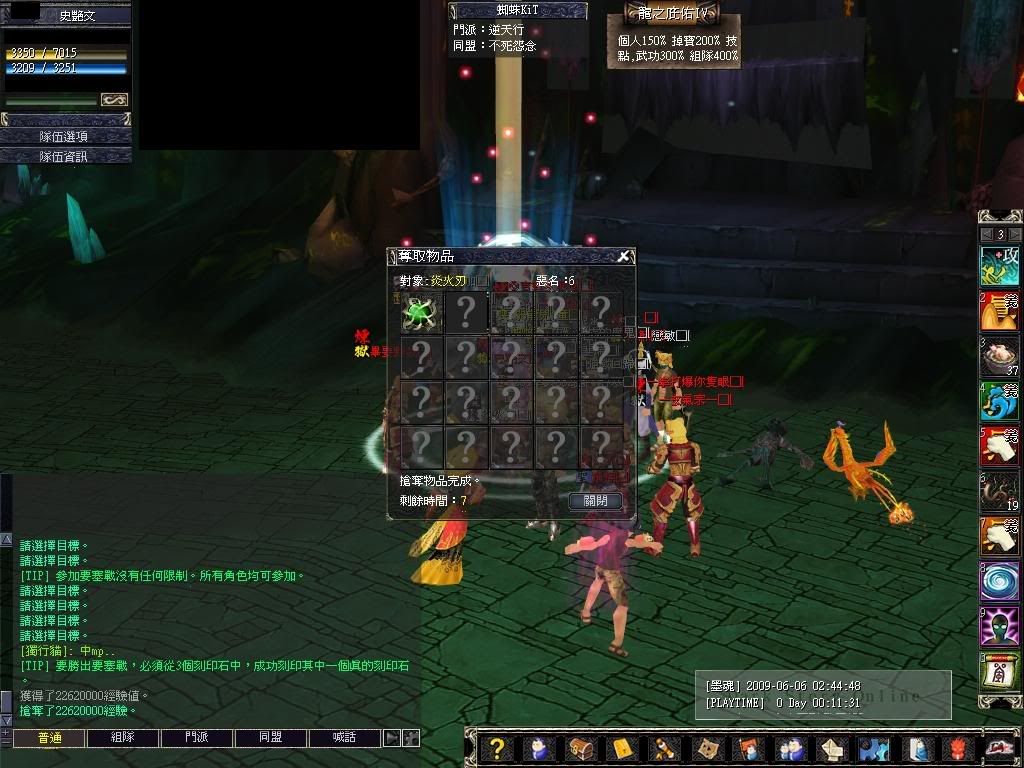Open 隊伍選項 party options
The width and height of the screenshot is (1024, 768).
tap(65, 136)
